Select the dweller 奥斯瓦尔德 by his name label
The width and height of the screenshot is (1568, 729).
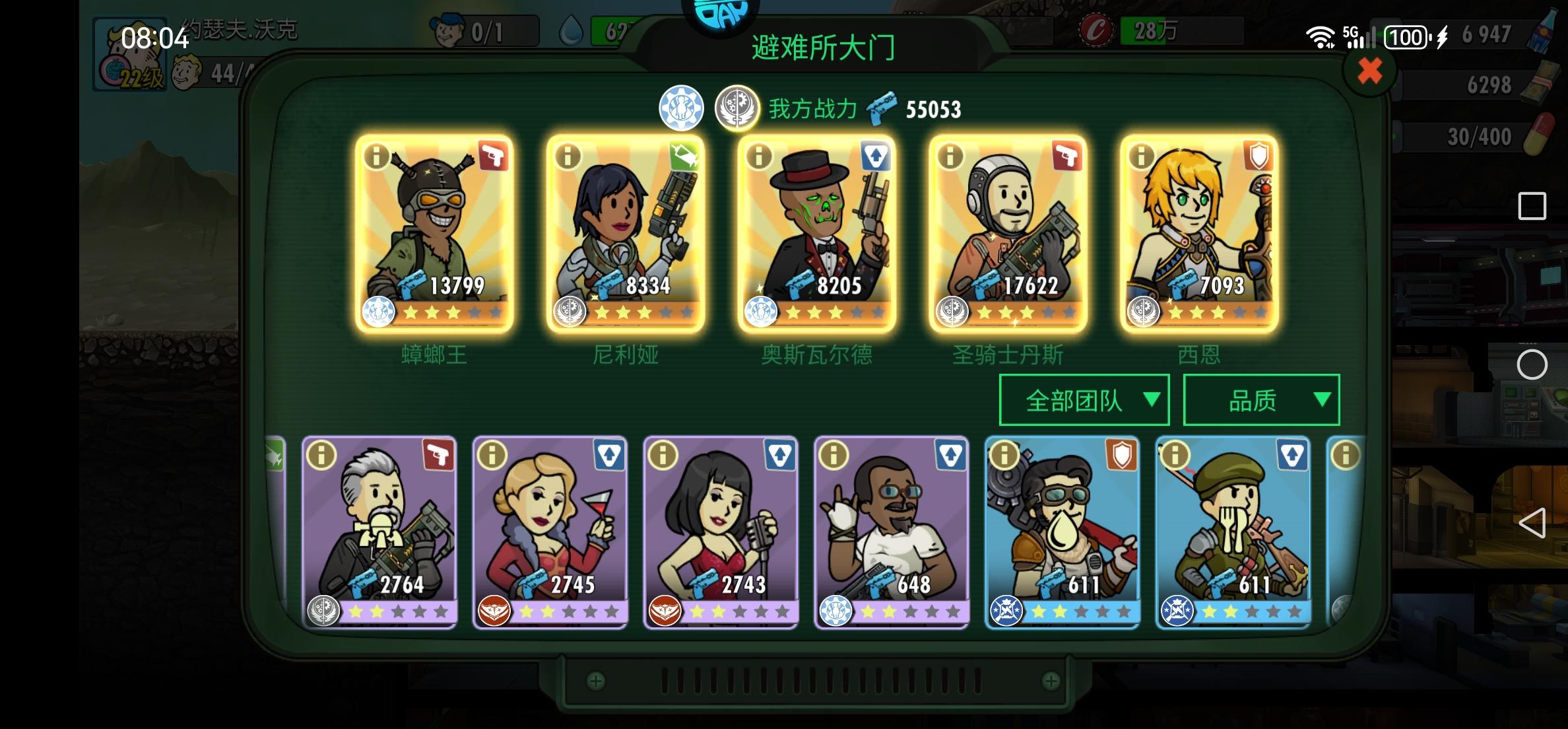coord(816,355)
